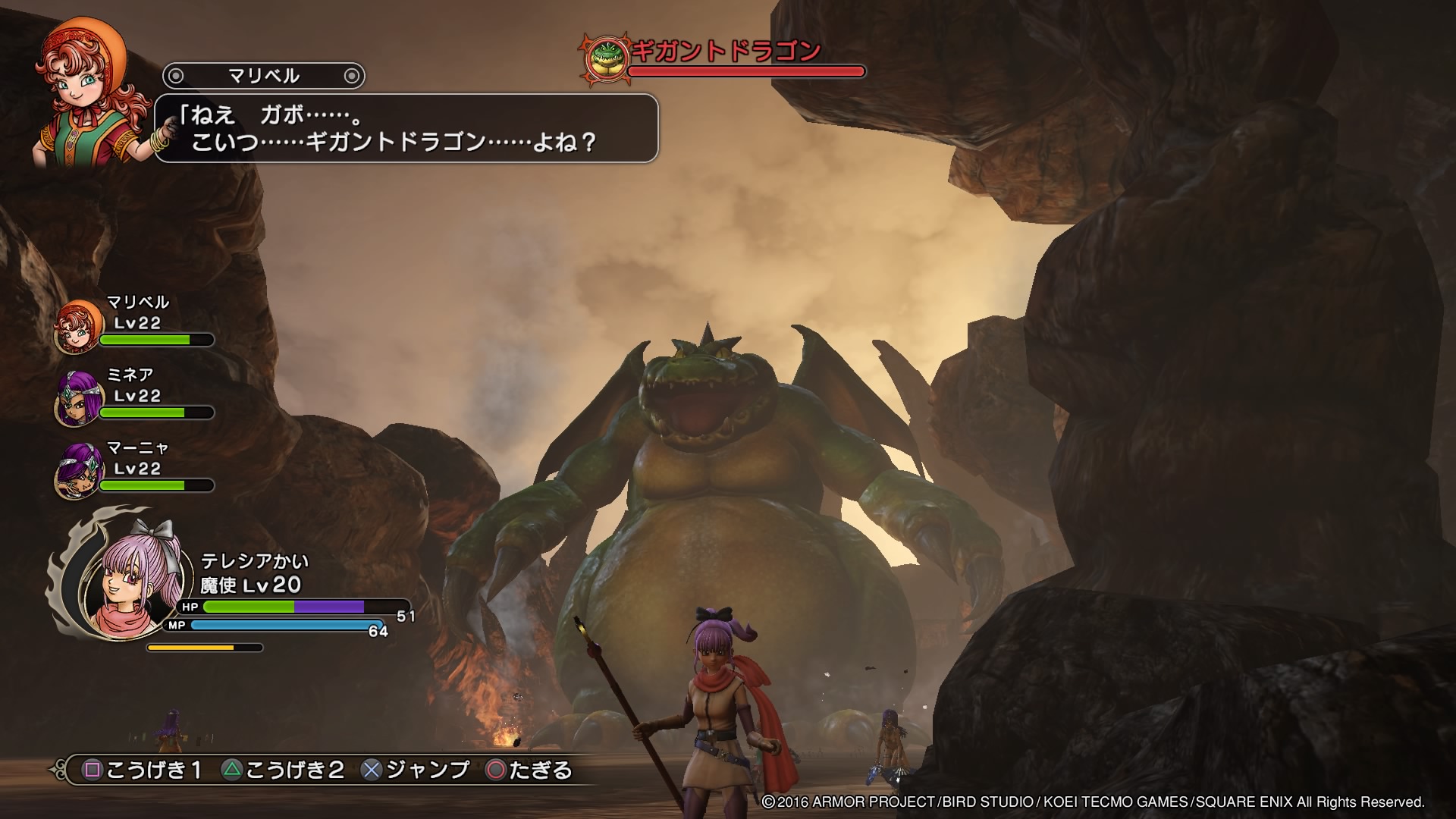Image resolution: width=1456 pixels, height=819 pixels.
Task: Advance Maribel's dialogue box
Action: 406,128
